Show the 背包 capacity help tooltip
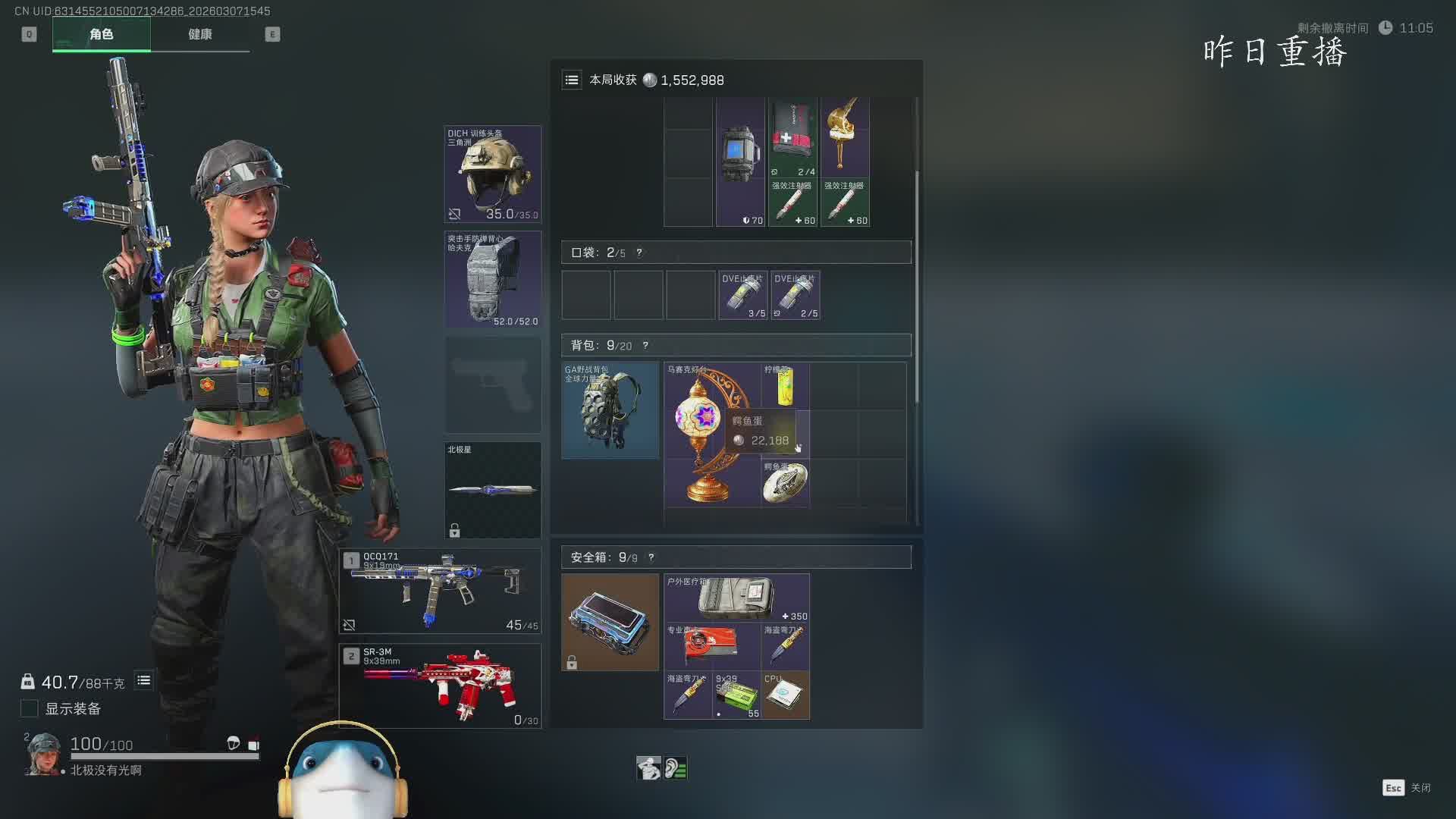The width and height of the screenshot is (1456, 819). (x=645, y=346)
